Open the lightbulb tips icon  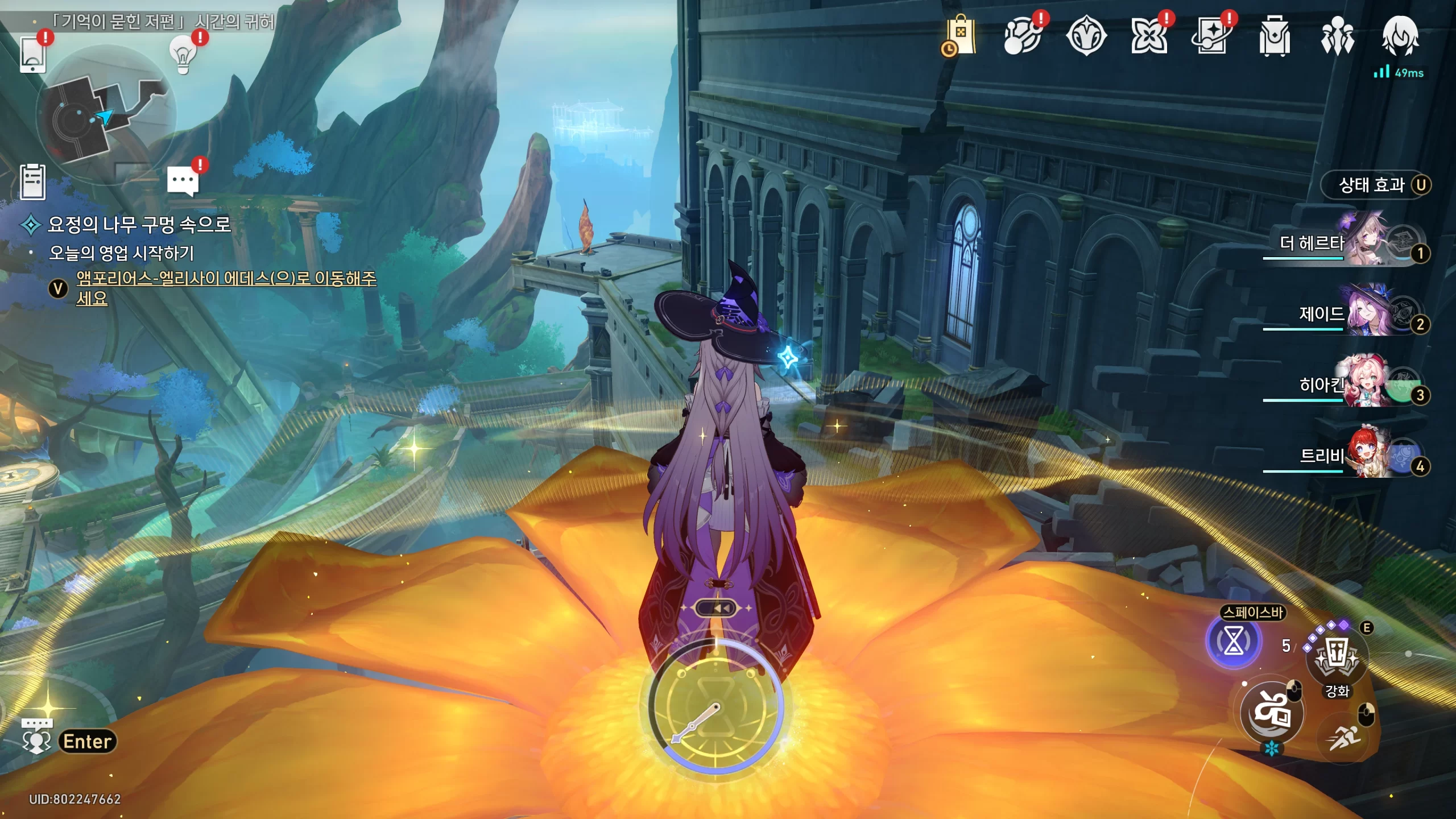tap(183, 55)
